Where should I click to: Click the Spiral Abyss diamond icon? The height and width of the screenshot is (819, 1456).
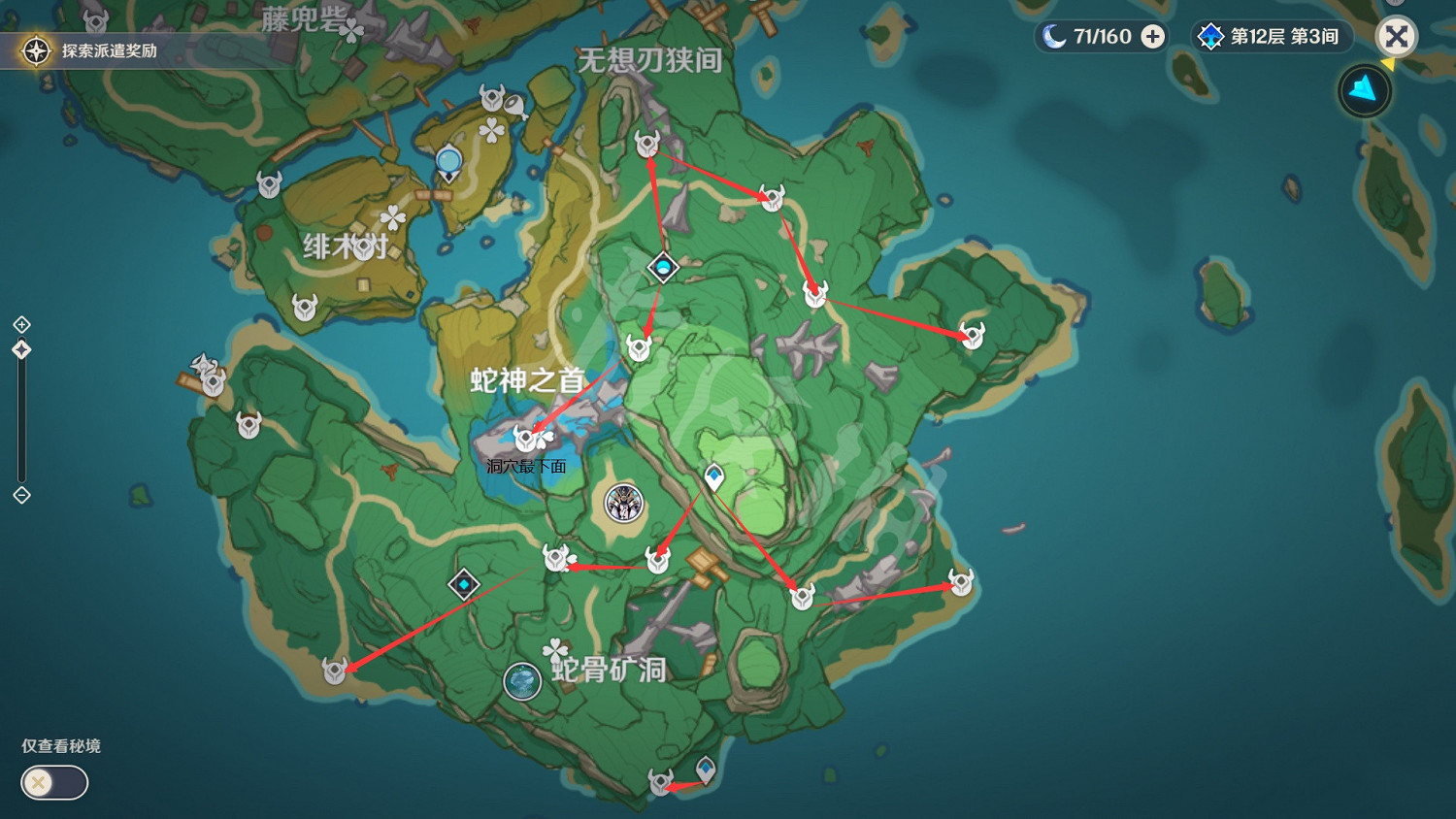(x=1208, y=36)
